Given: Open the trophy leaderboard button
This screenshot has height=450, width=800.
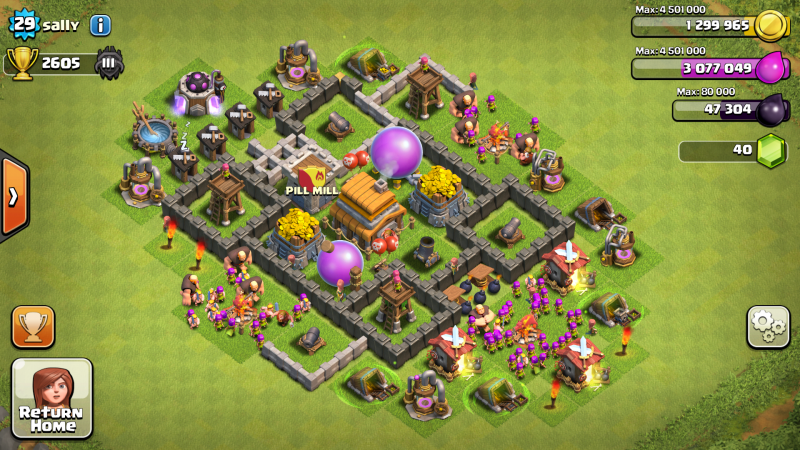Looking at the screenshot, I should tap(33, 326).
